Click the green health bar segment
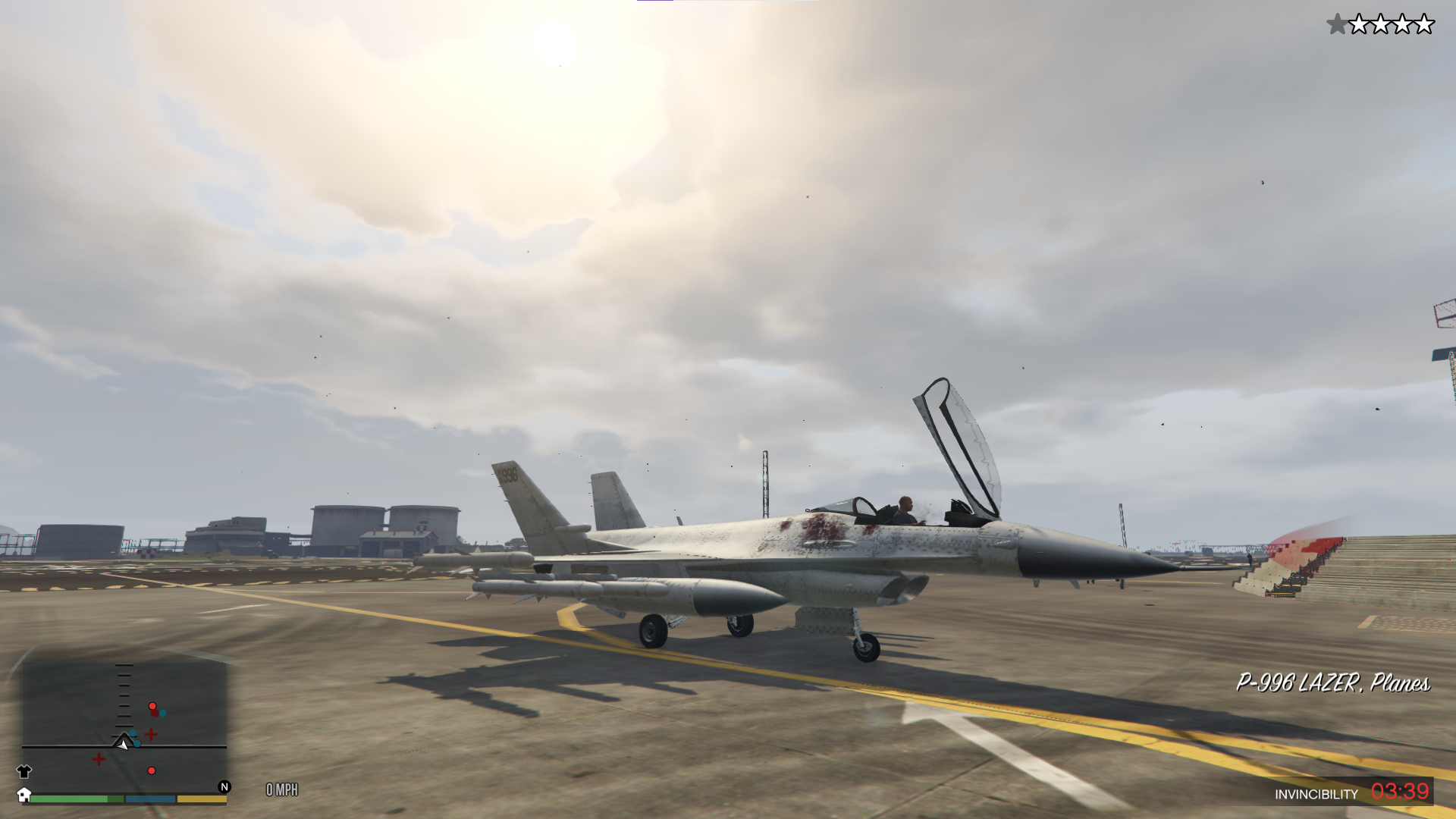The width and height of the screenshot is (1456, 819). click(68, 799)
